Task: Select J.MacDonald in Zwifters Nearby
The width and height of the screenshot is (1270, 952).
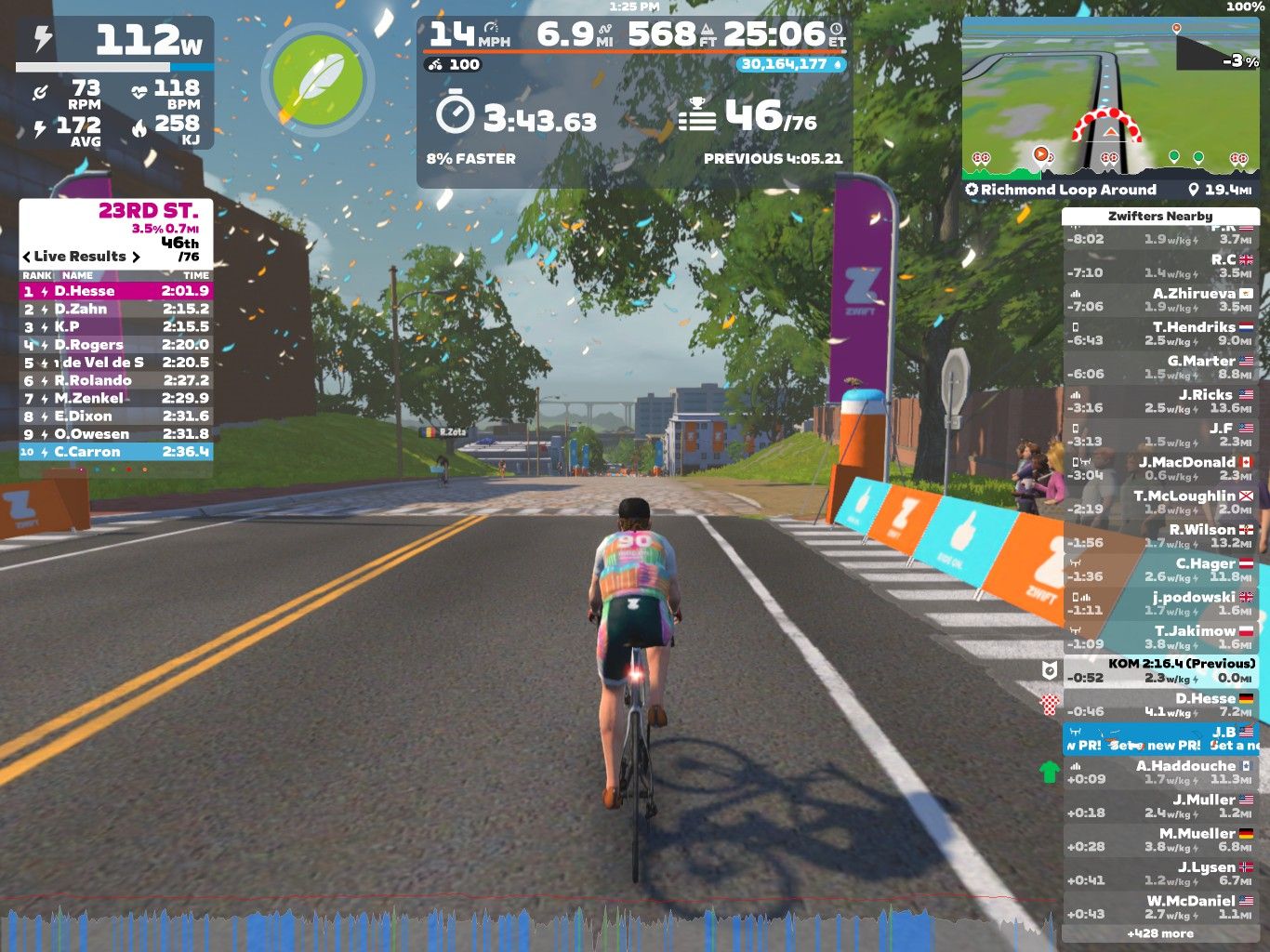Action: pyautogui.click(x=1159, y=468)
